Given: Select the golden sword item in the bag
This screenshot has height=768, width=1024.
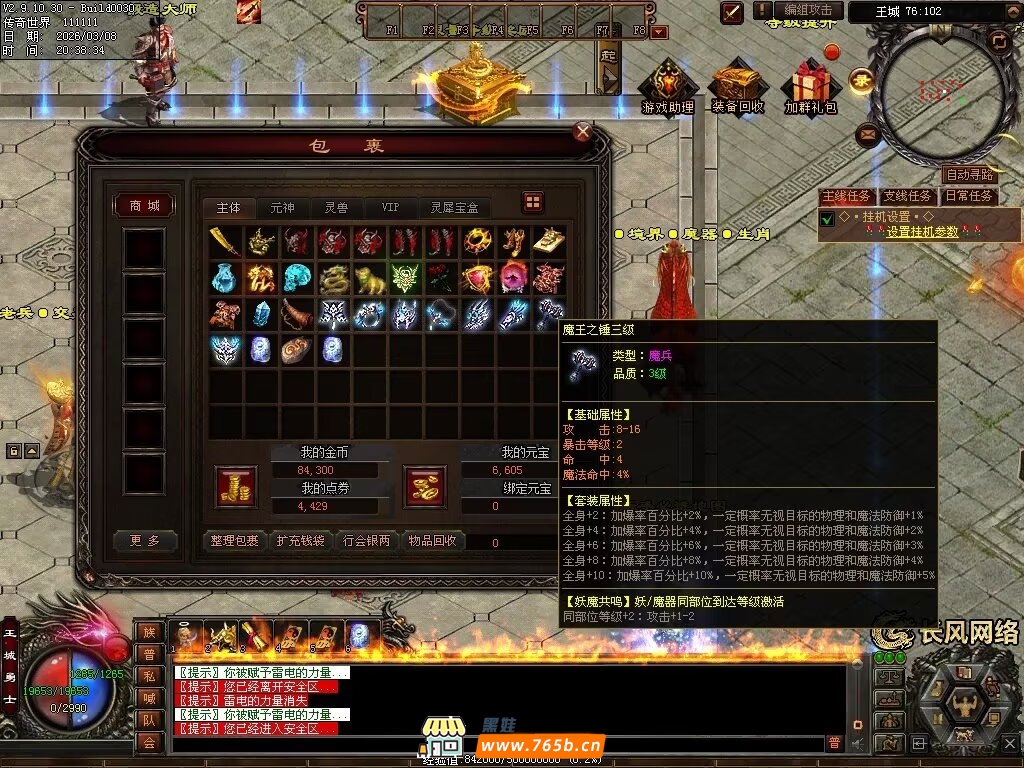Looking at the screenshot, I should click(x=225, y=241).
